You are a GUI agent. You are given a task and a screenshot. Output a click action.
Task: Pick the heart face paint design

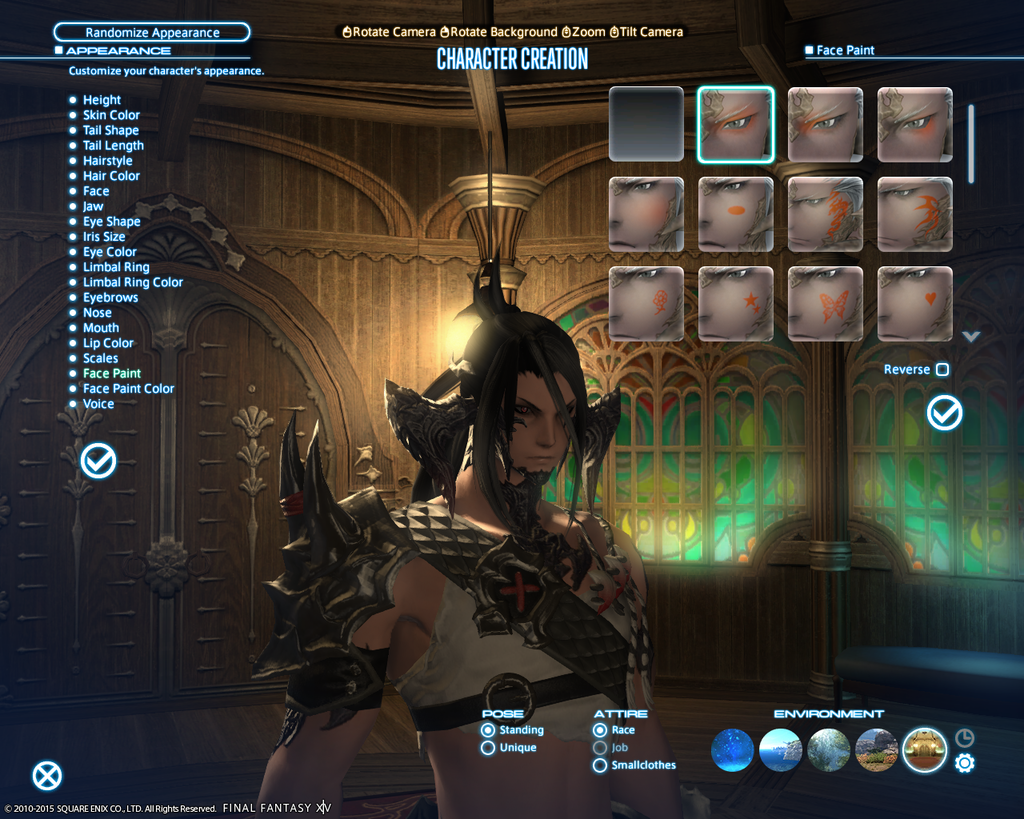click(x=915, y=303)
